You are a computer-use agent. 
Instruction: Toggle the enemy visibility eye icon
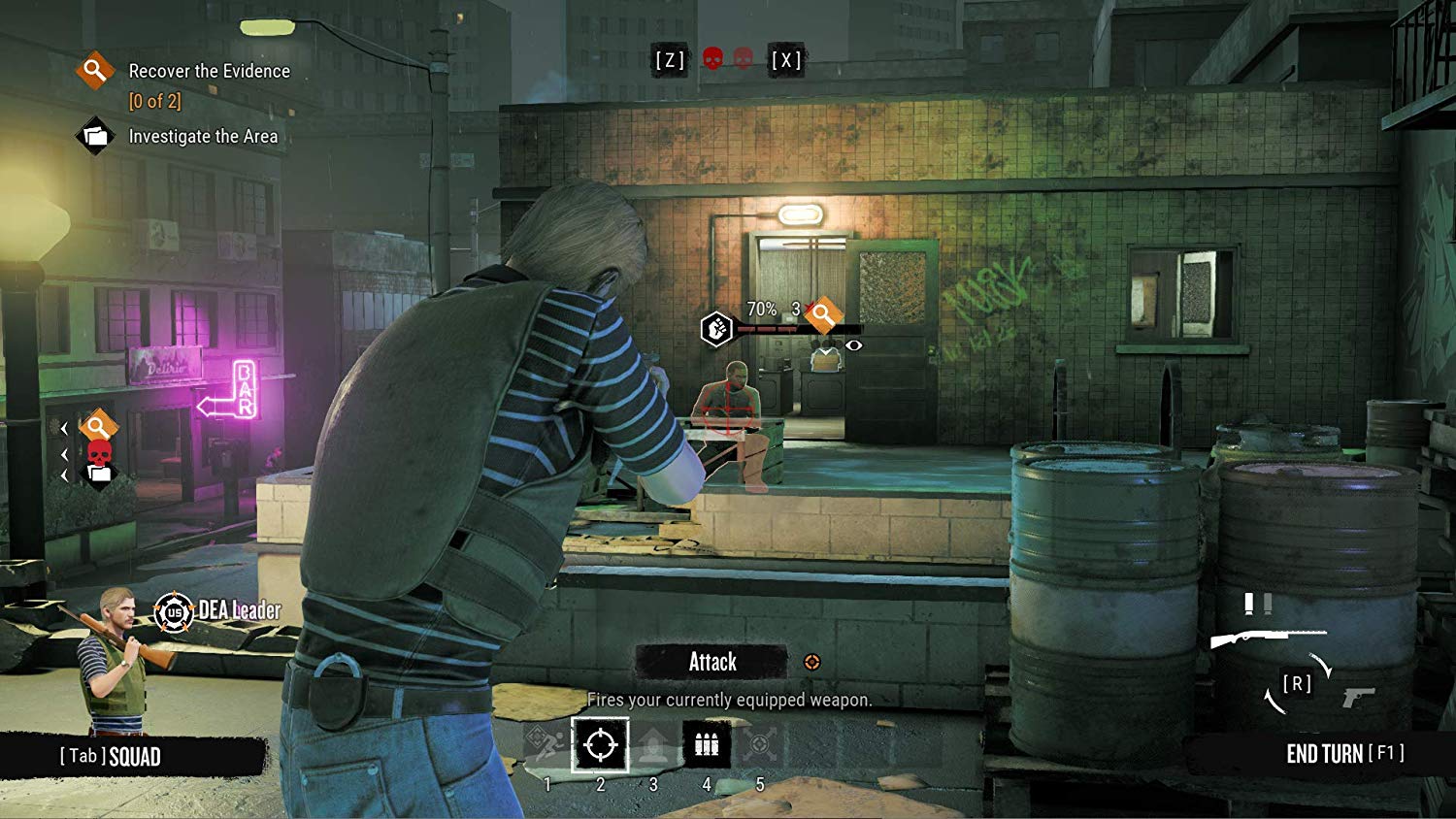(x=855, y=344)
